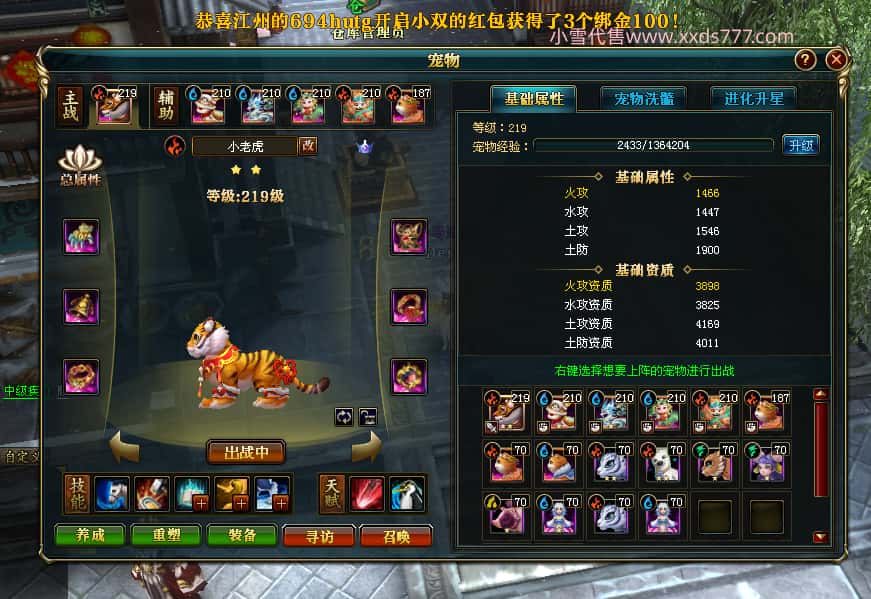Viewport: 871px width, 599px height.
Task: Open the 总属性 lotus icon
Action: [80, 165]
